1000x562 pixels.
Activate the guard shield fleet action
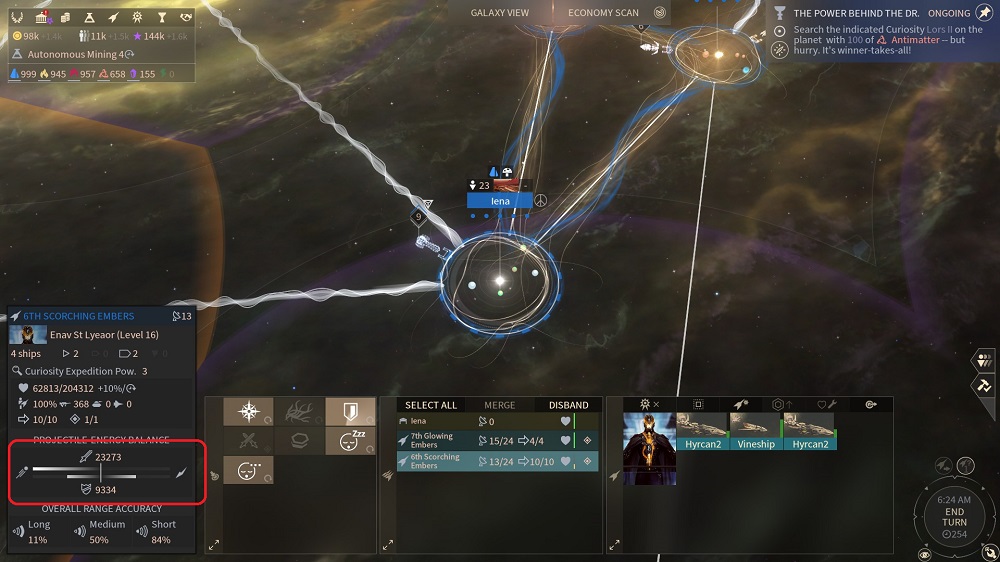pyautogui.click(x=350, y=412)
